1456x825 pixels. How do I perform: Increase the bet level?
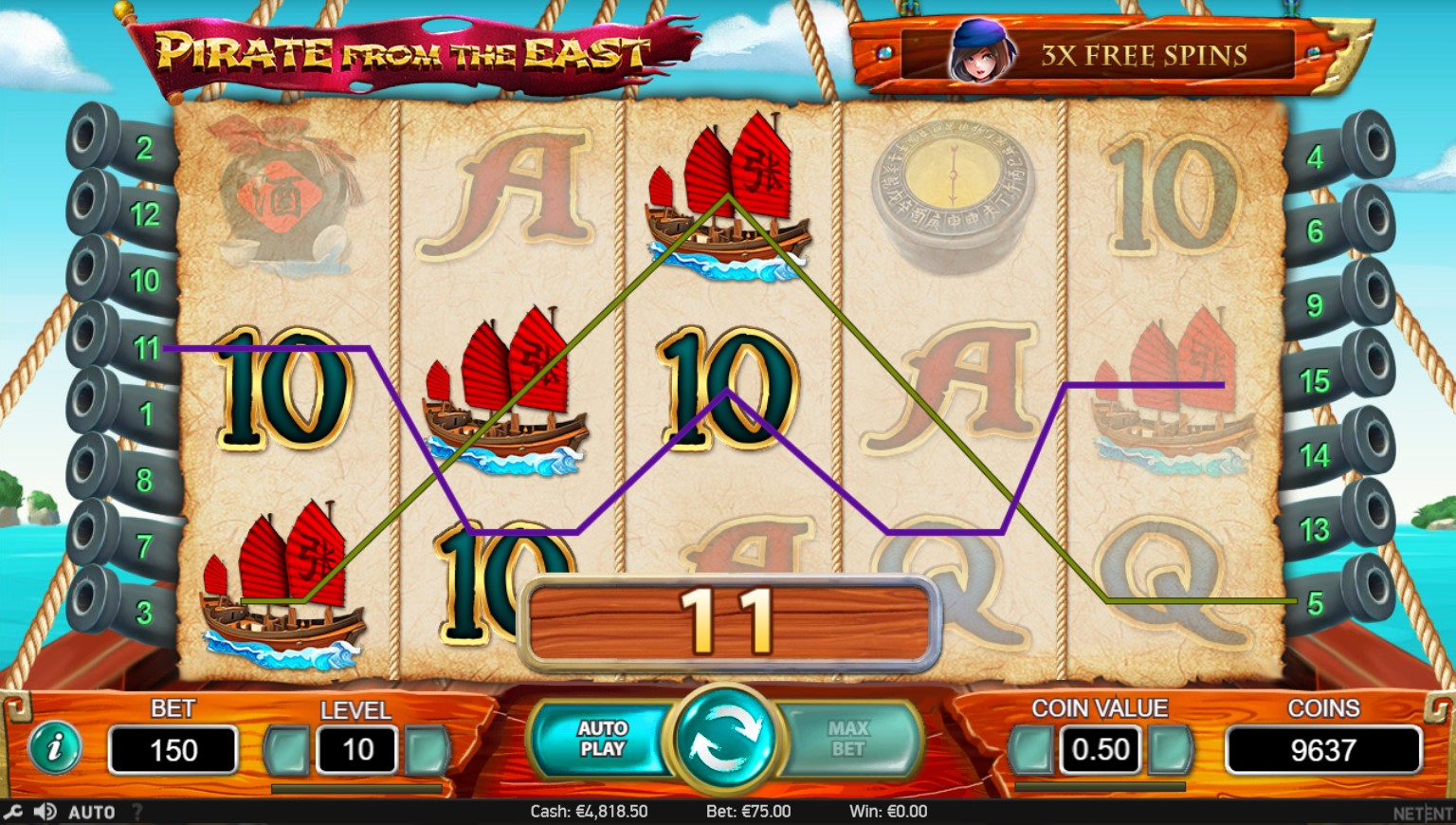pyautogui.click(x=427, y=750)
